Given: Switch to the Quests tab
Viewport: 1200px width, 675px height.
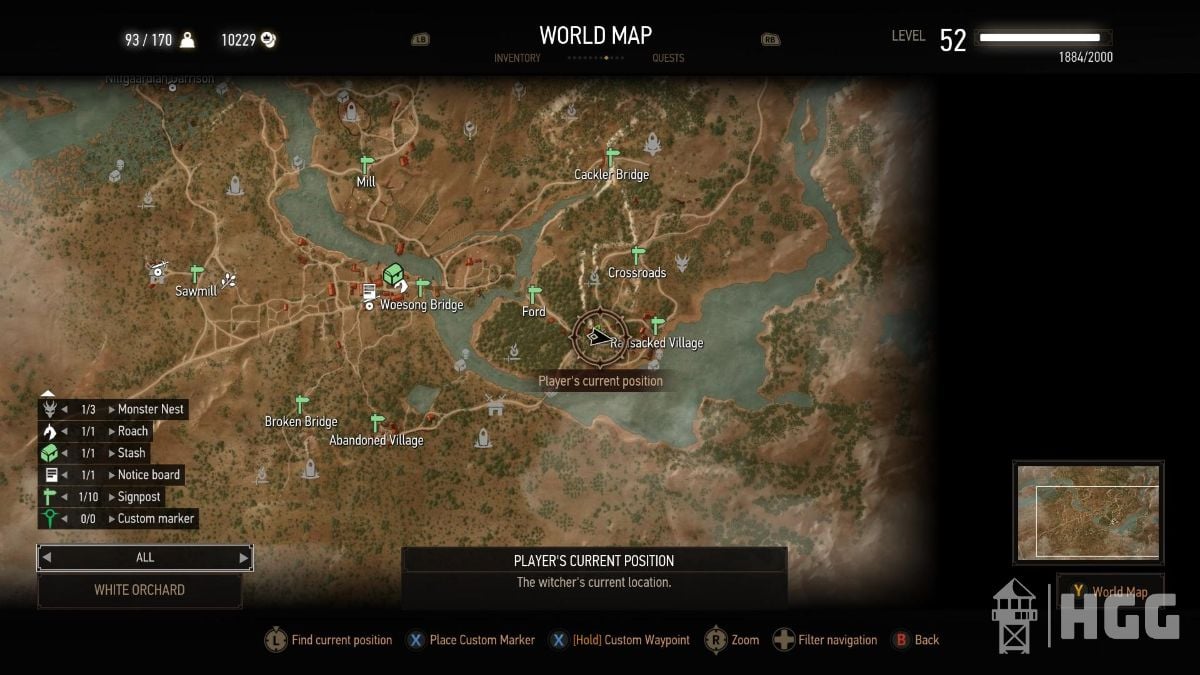Looking at the screenshot, I should pyautogui.click(x=668, y=58).
